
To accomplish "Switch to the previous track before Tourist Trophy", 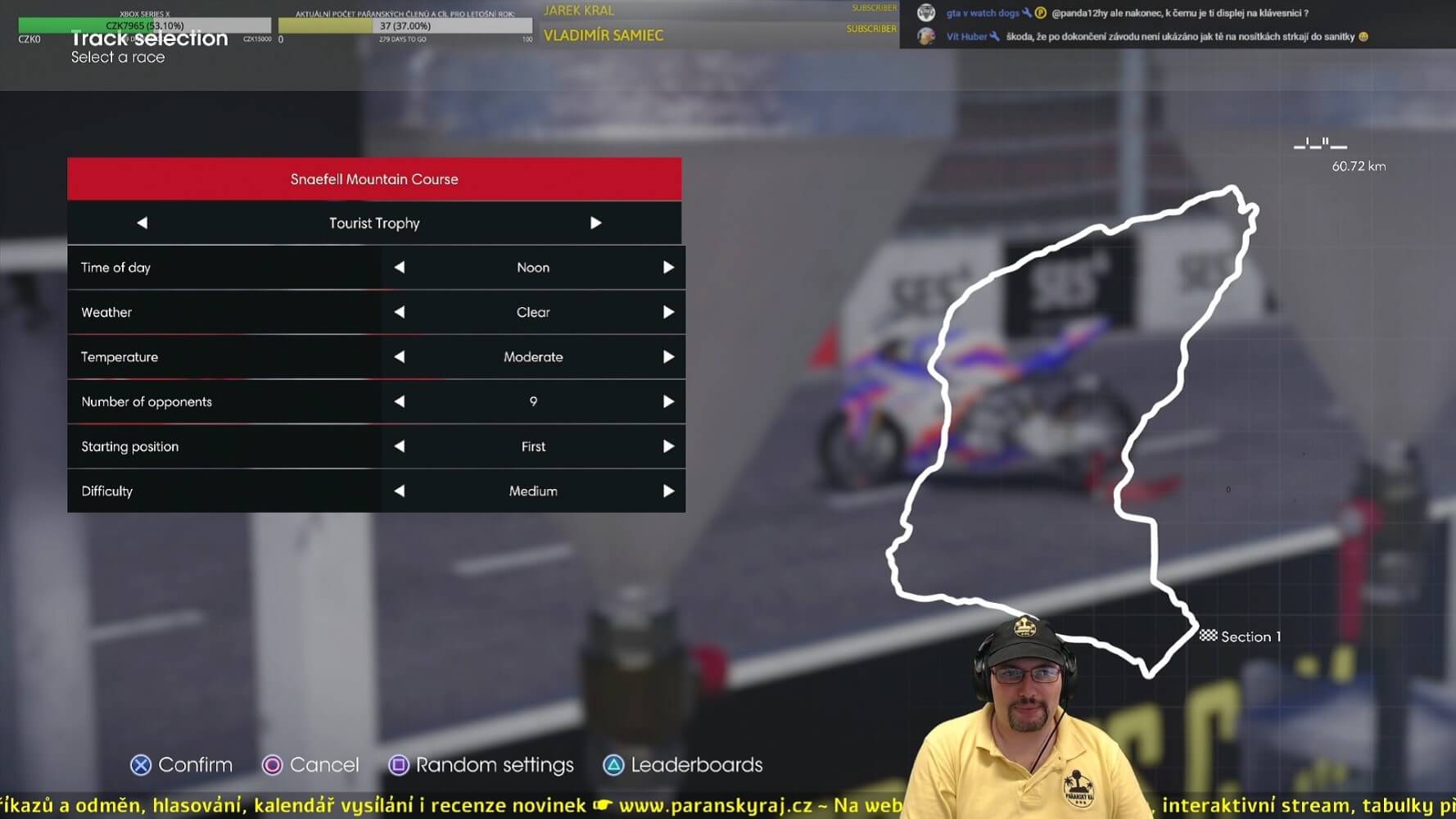I will [142, 223].
